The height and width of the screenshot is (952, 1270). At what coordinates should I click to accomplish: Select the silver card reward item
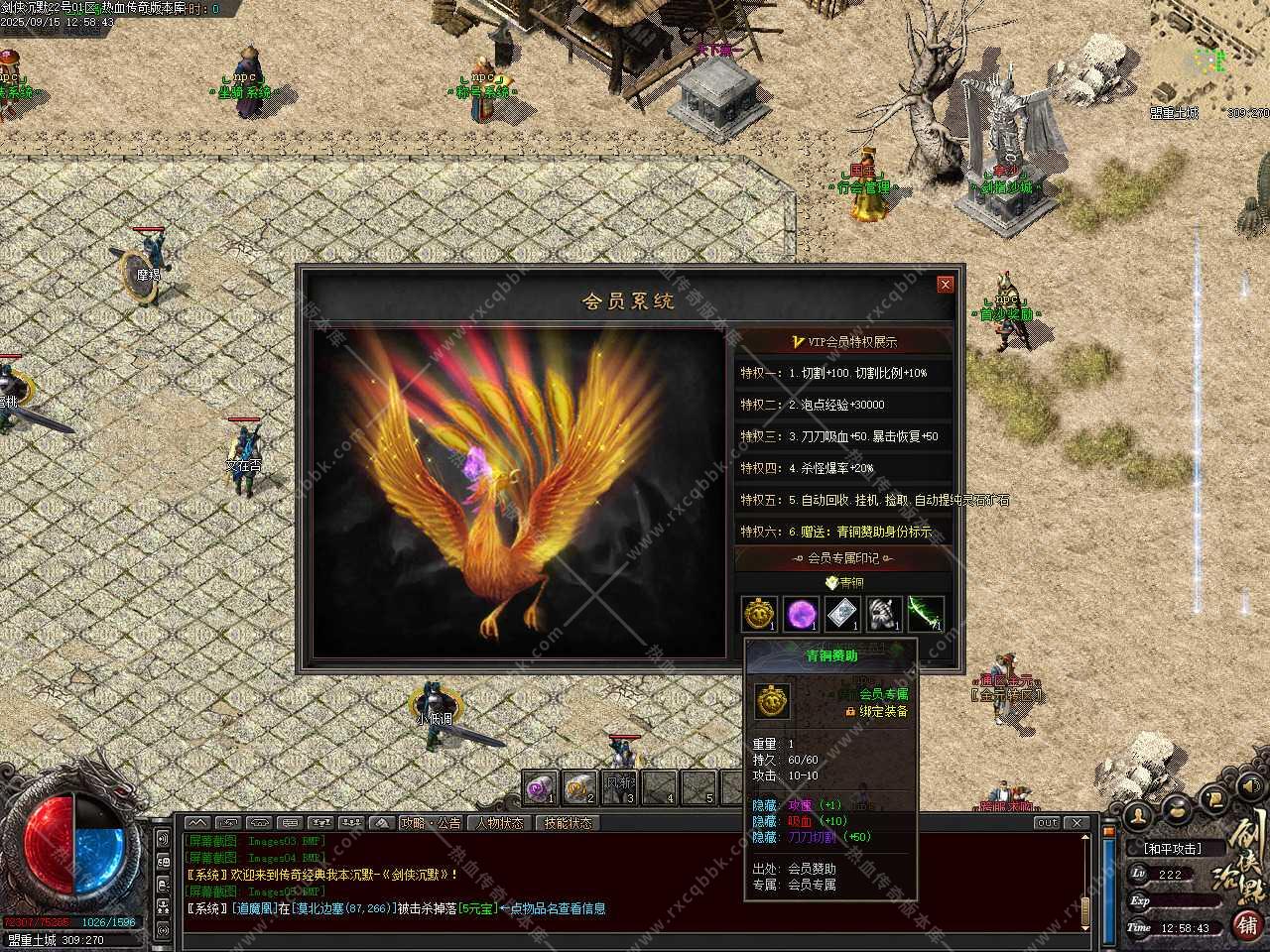tap(842, 615)
